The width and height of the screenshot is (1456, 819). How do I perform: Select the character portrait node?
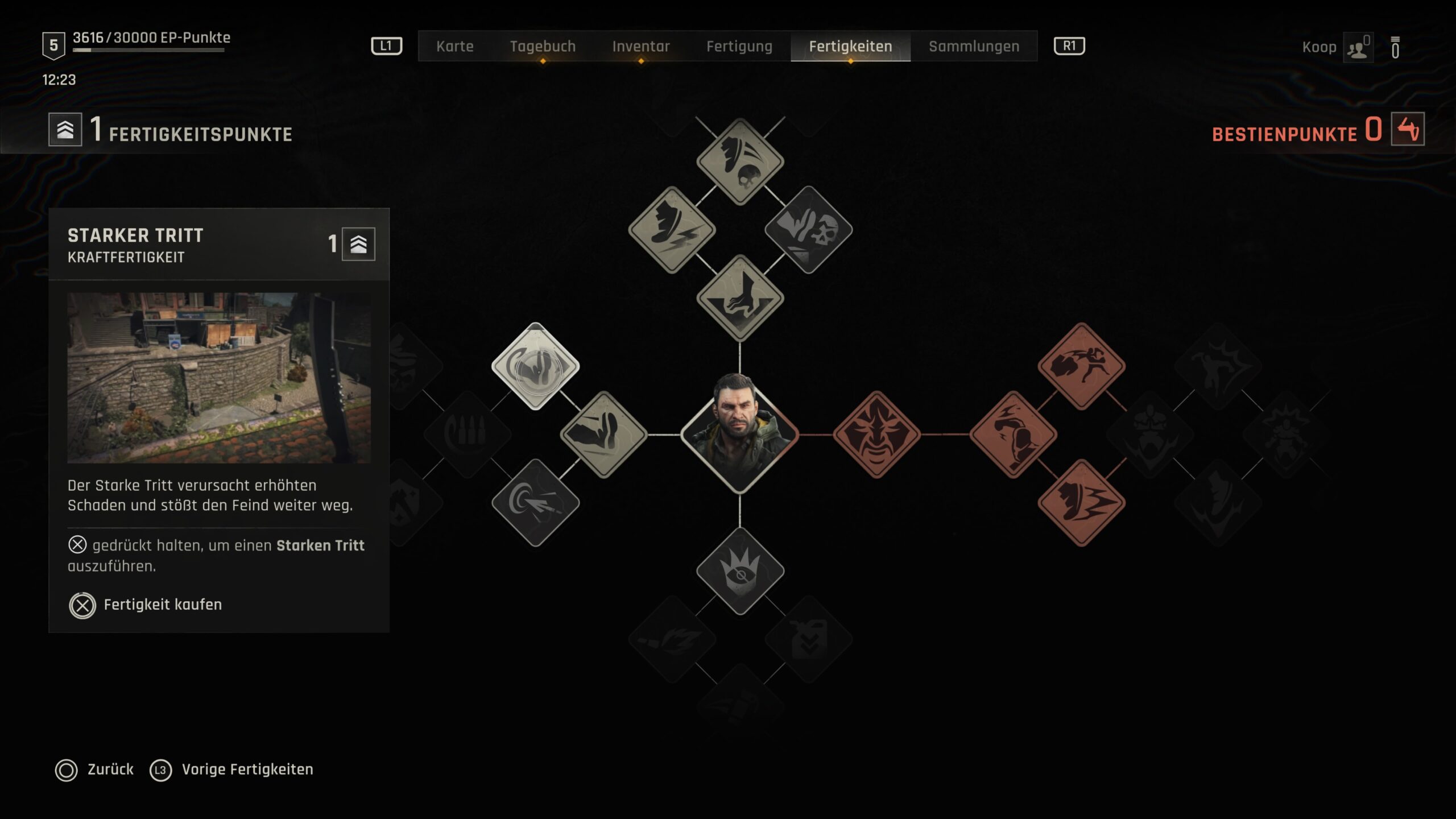[x=739, y=435]
